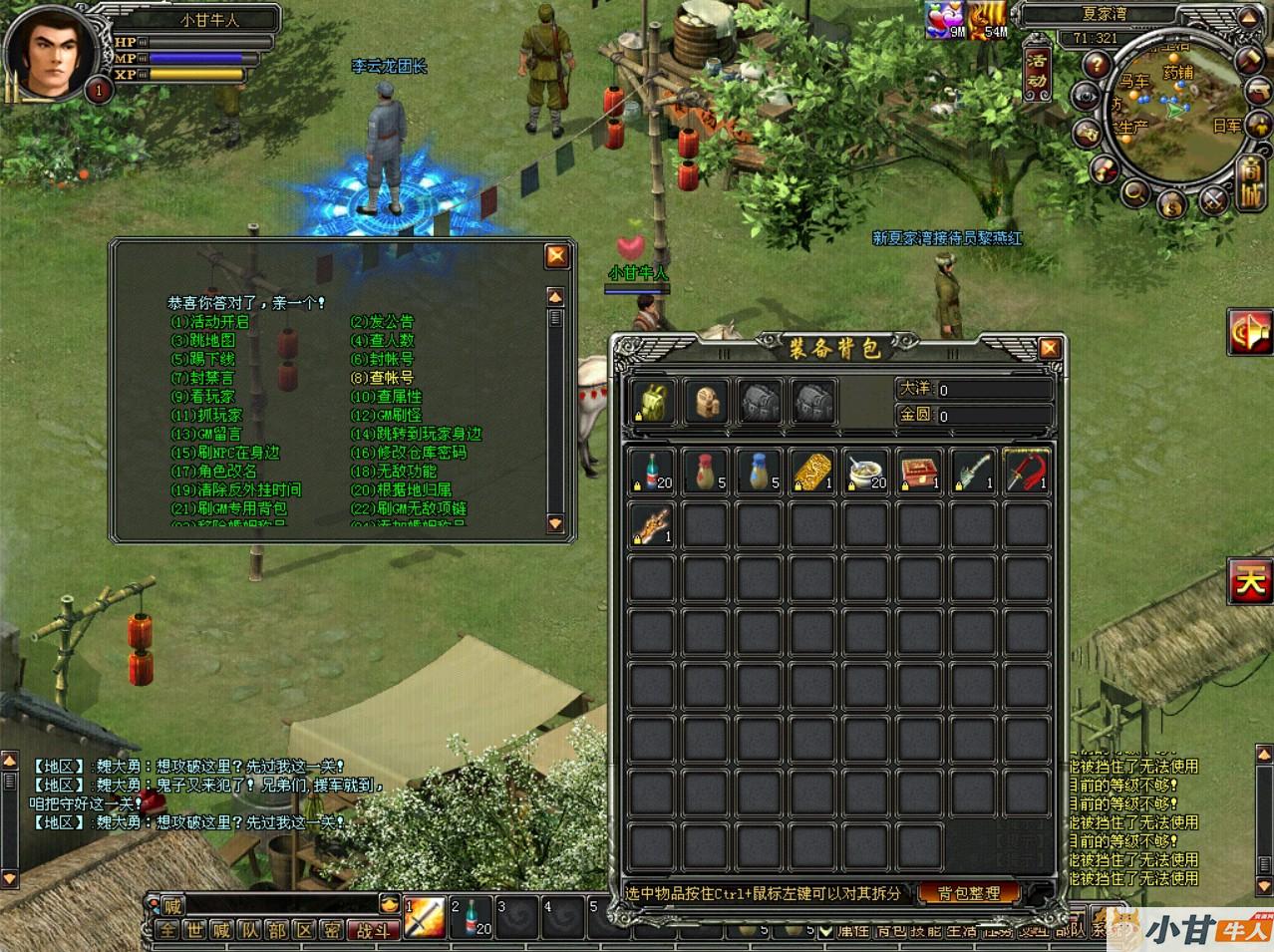Image resolution: width=1274 pixels, height=952 pixels.
Task: Click the money bag icon by the minimap
Action: [1173, 203]
